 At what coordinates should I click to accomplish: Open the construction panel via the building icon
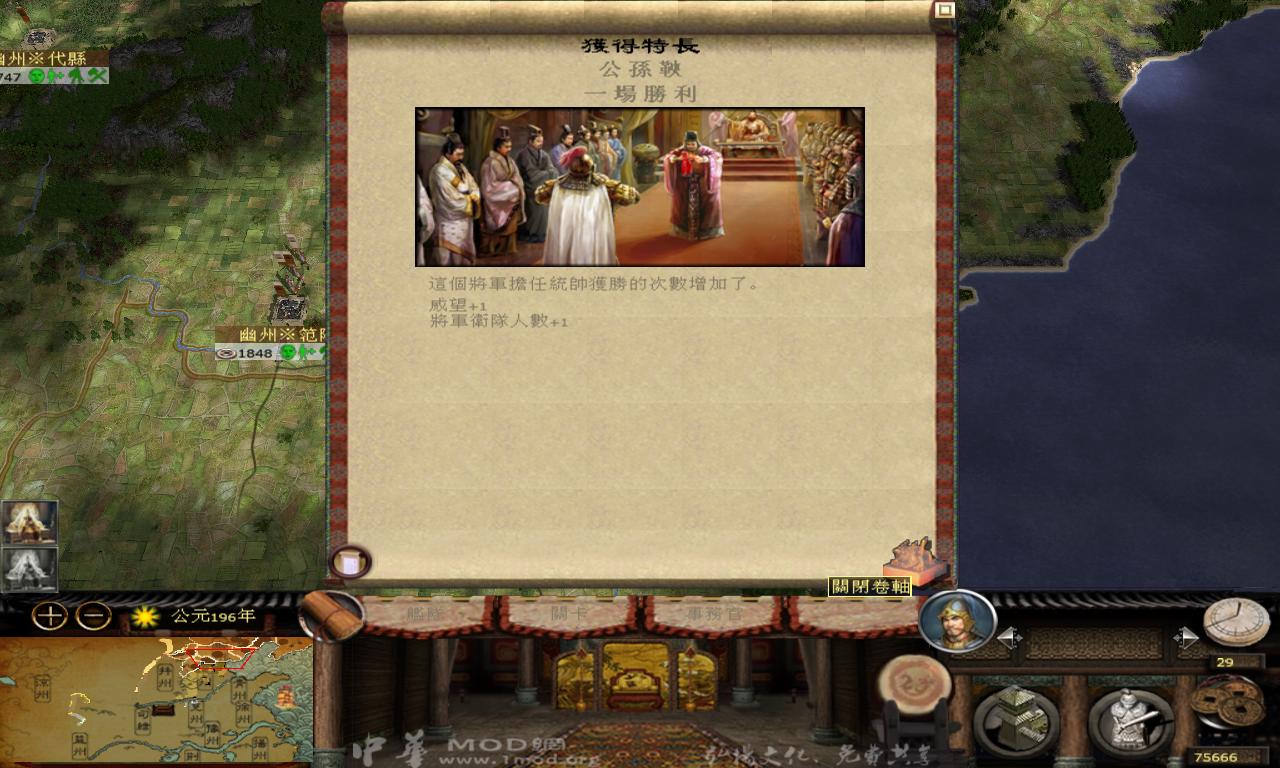(1014, 717)
